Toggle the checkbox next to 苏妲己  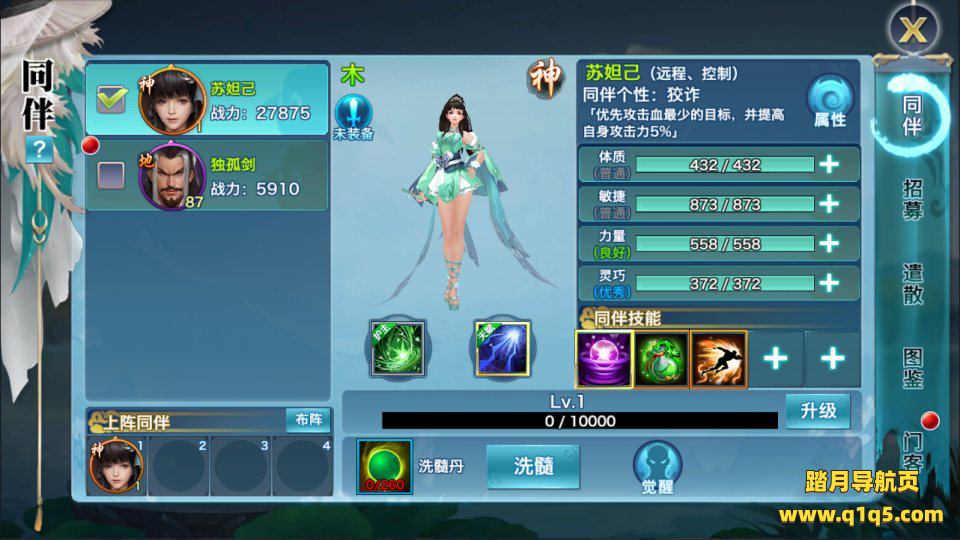[x=111, y=99]
